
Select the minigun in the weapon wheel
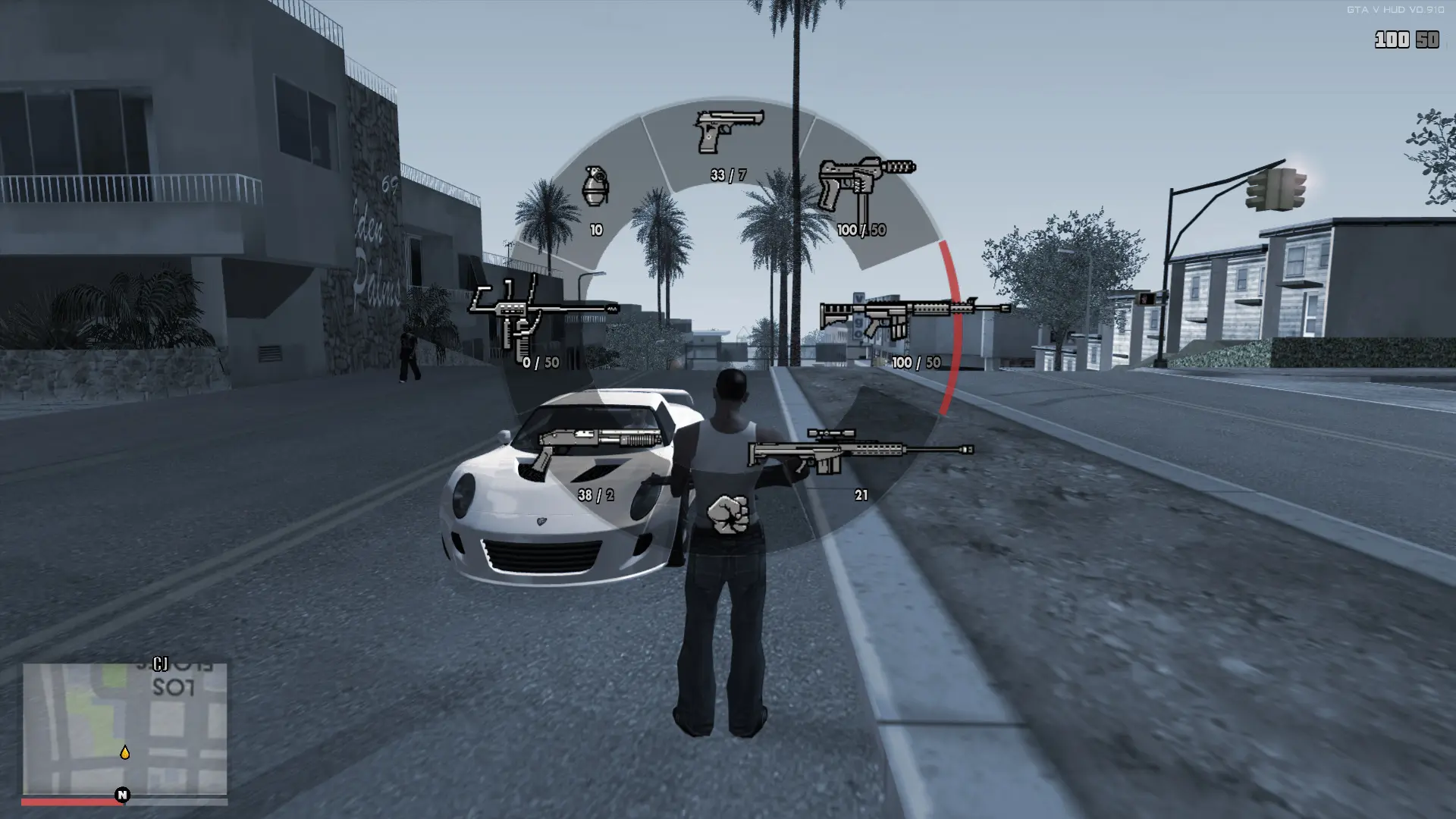(x=542, y=311)
